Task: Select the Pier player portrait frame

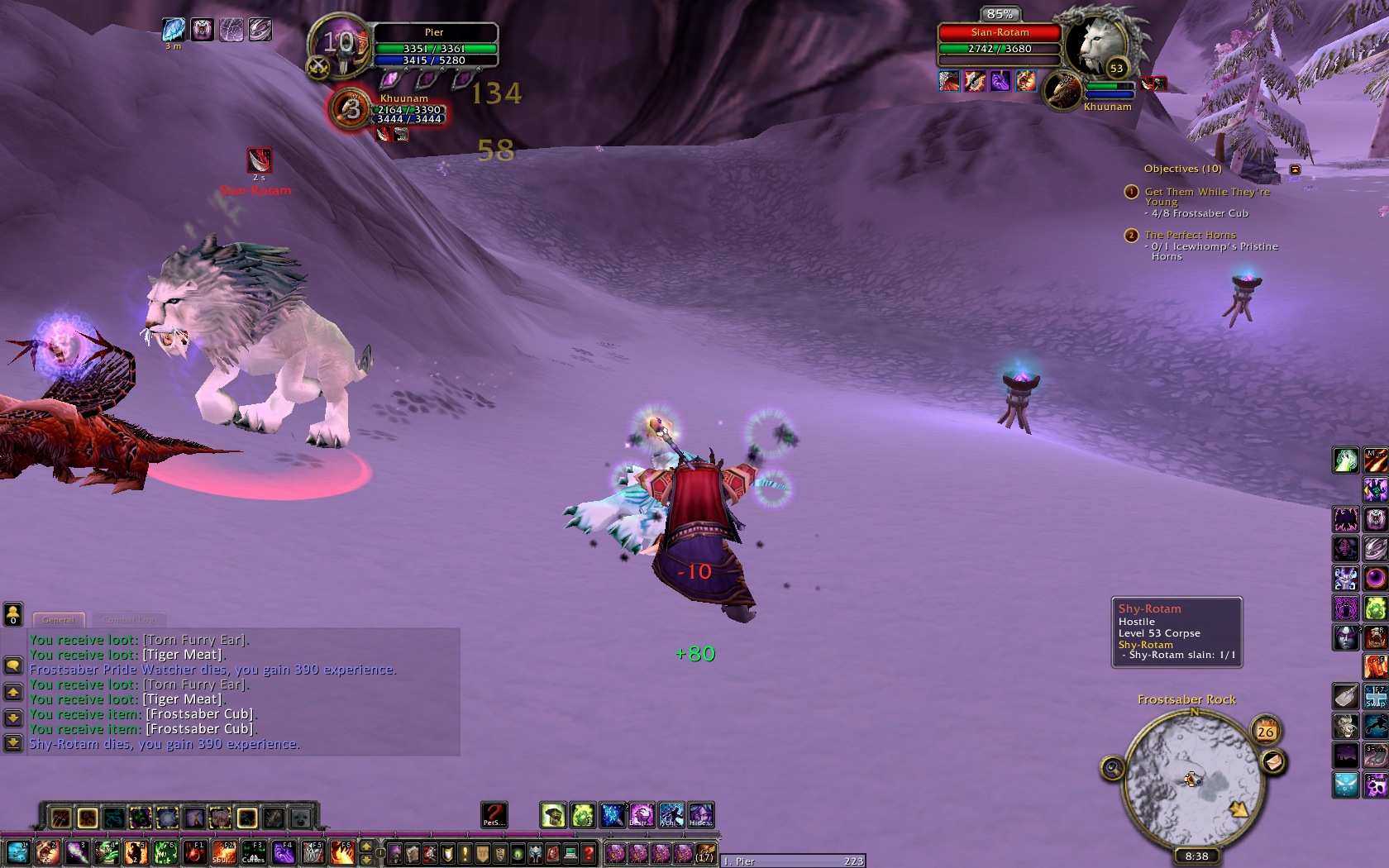Action: 339,45
